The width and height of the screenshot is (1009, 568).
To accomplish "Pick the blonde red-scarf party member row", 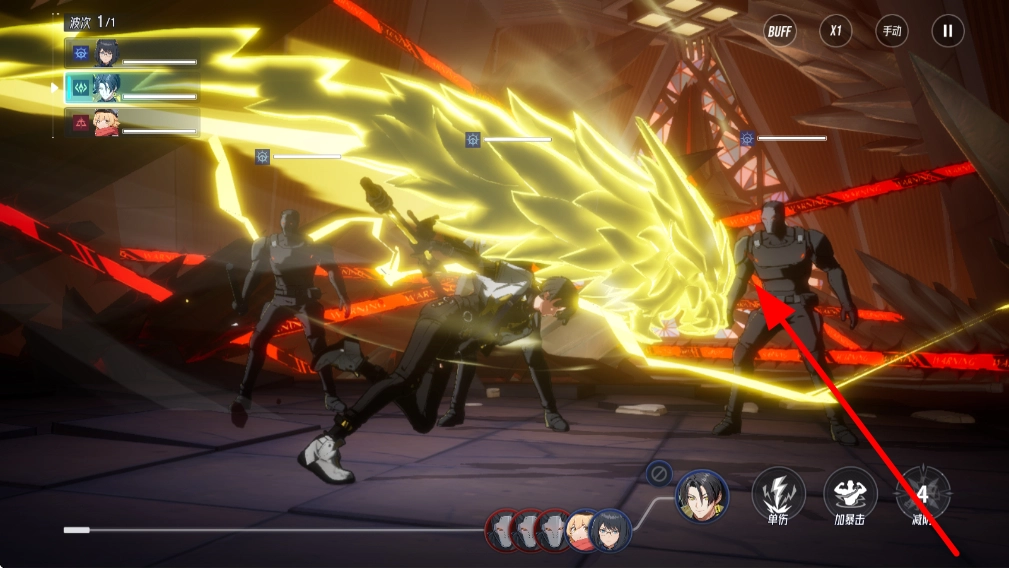I will [x=132, y=122].
